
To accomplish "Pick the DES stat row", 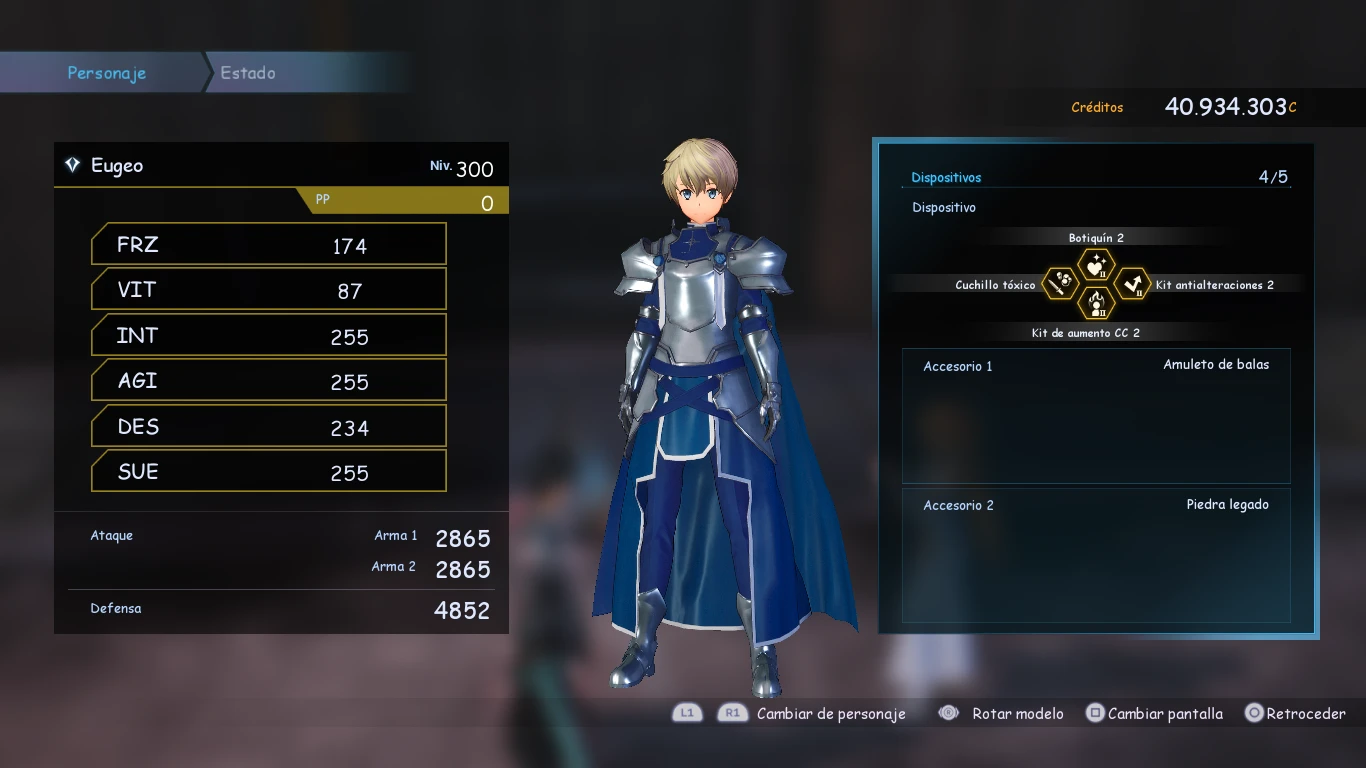I will (x=268, y=427).
